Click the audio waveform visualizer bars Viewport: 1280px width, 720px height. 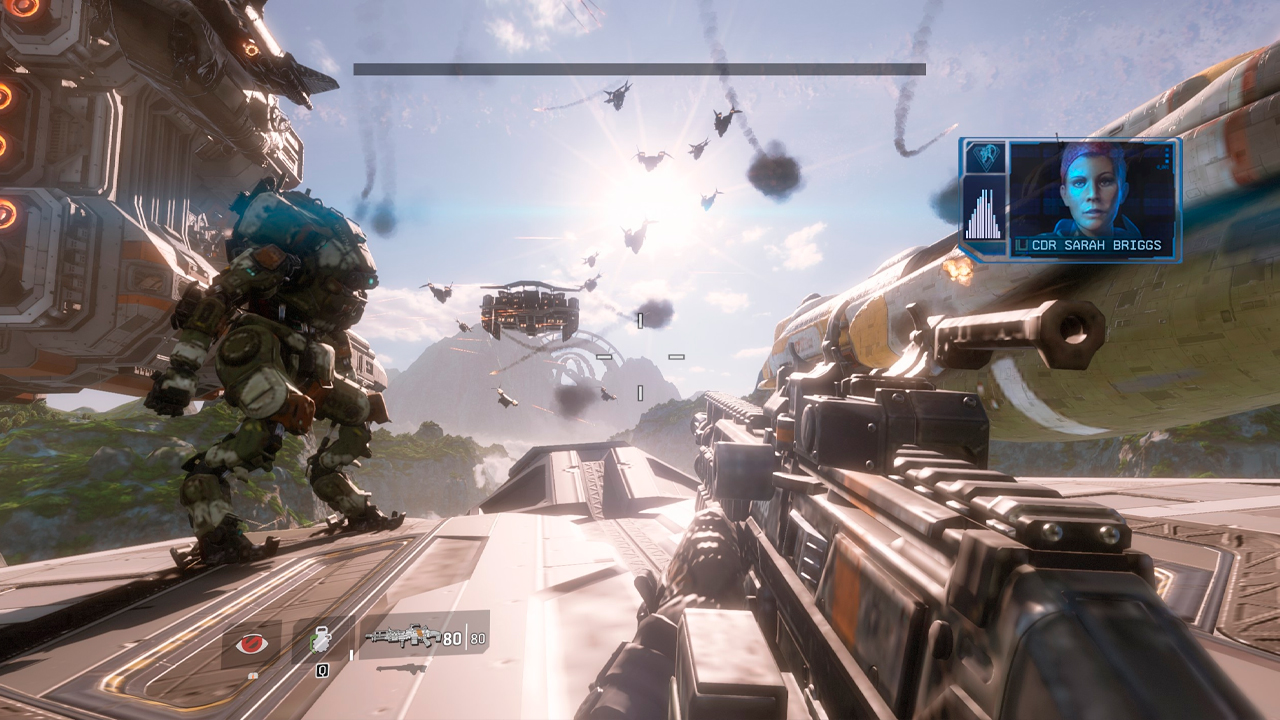[984, 212]
